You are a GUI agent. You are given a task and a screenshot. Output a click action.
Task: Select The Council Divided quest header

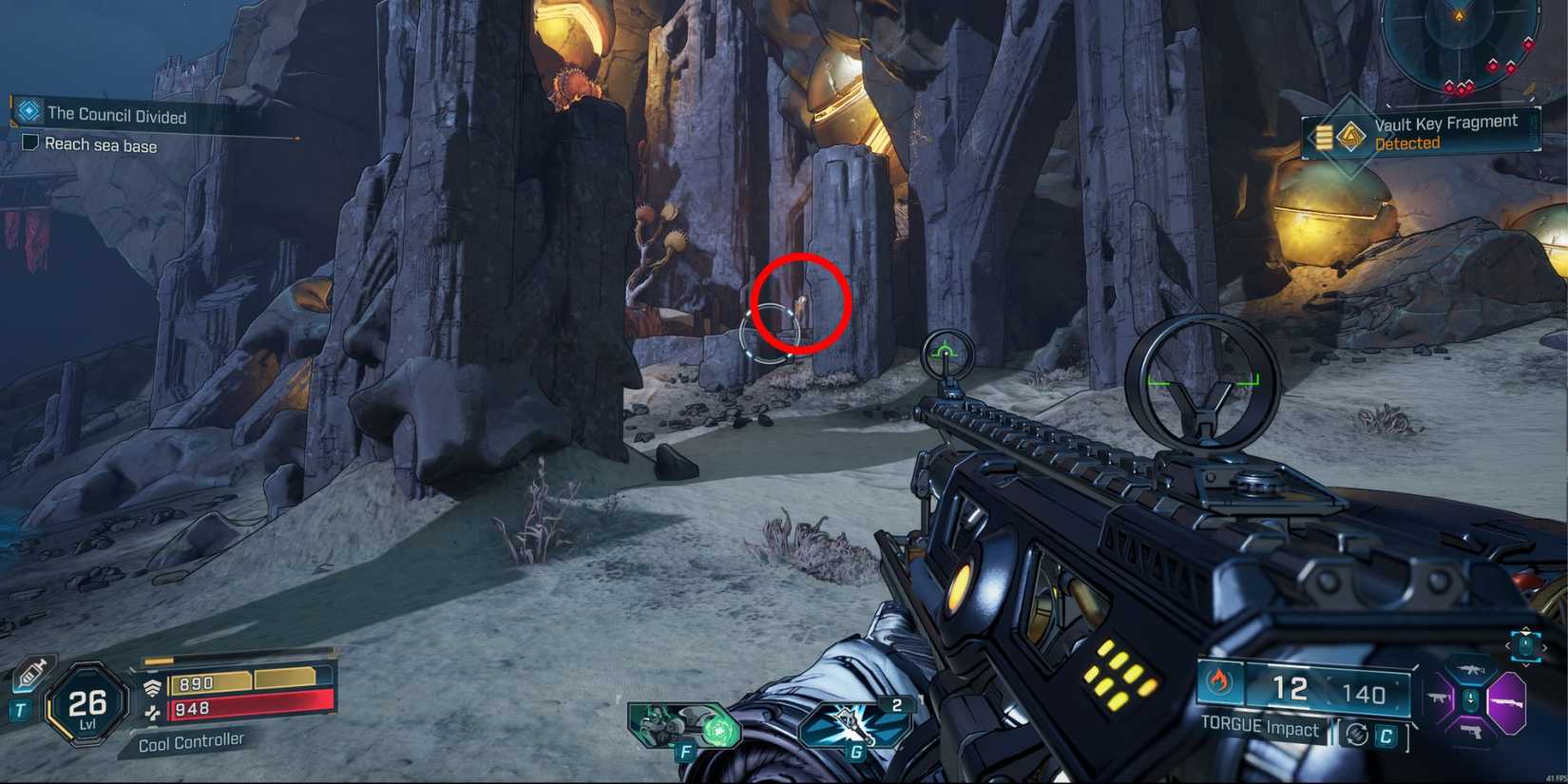click(x=117, y=115)
